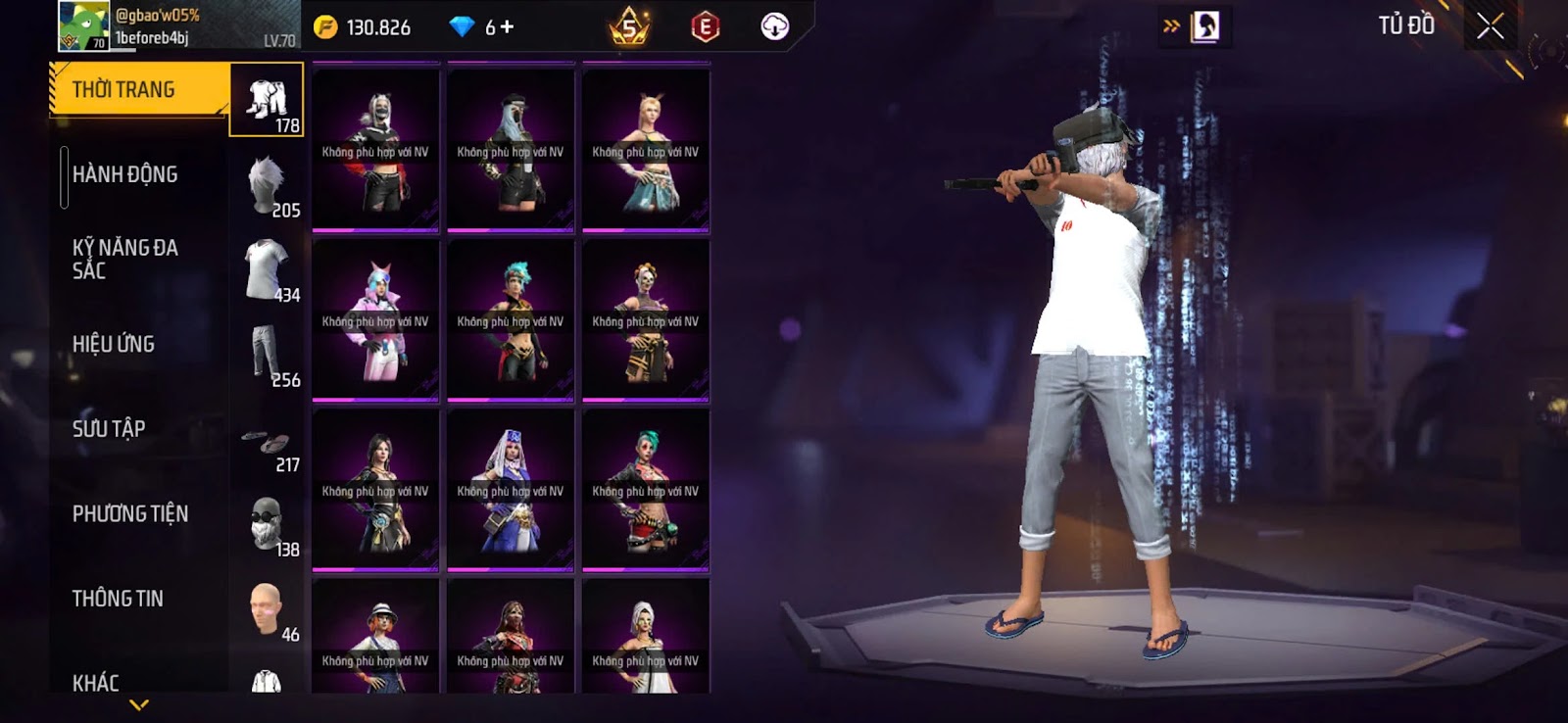The image size is (1568, 723).
Task: Select the hair subcategory with 205 items
Action: pyautogui.click(x=268, y=185)
